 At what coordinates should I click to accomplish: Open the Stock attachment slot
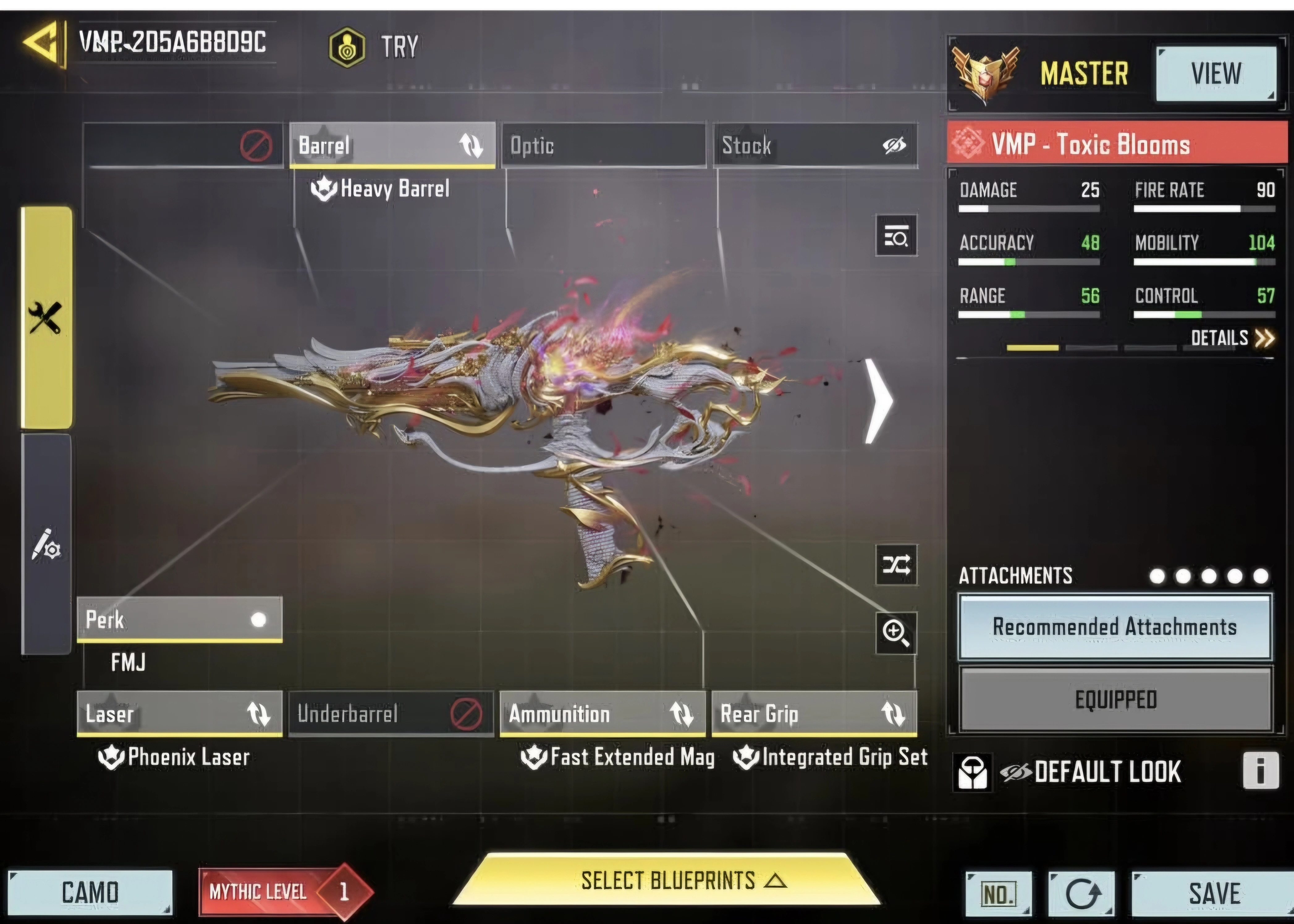pyautogui.click(x=815, y=146)
